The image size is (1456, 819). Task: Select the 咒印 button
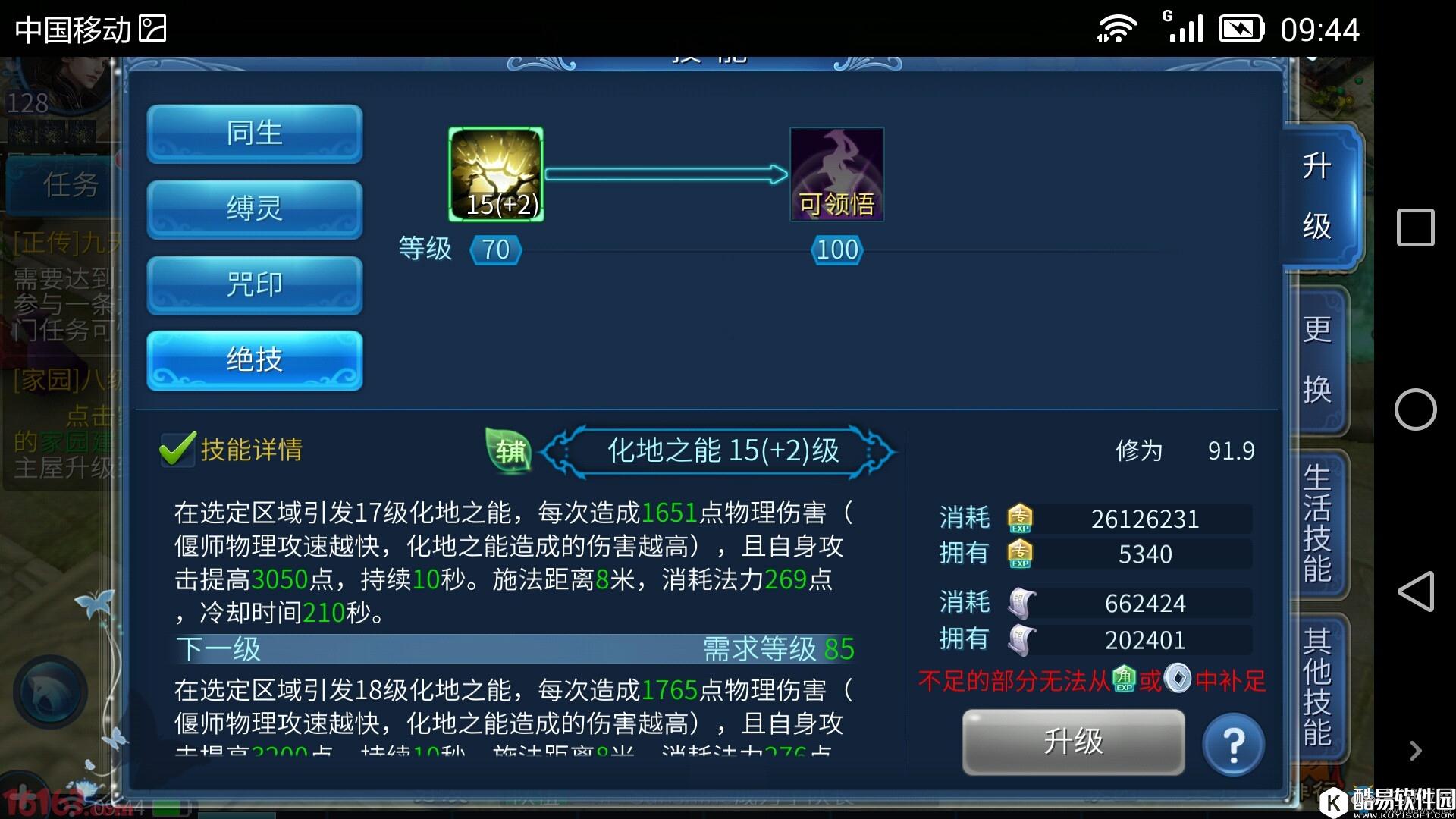click(x=254, y=285)
